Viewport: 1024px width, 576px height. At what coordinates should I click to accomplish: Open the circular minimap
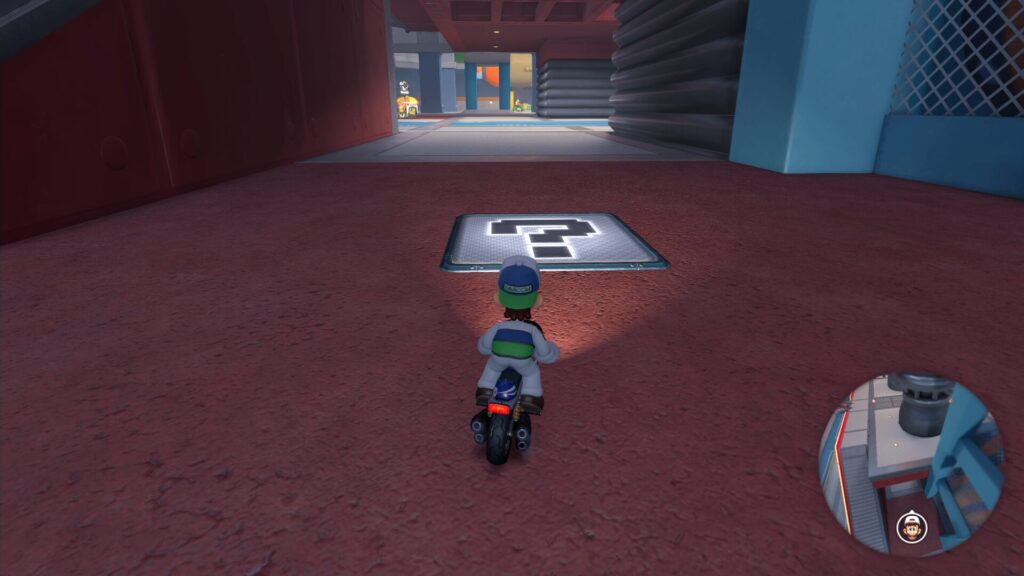910,463
